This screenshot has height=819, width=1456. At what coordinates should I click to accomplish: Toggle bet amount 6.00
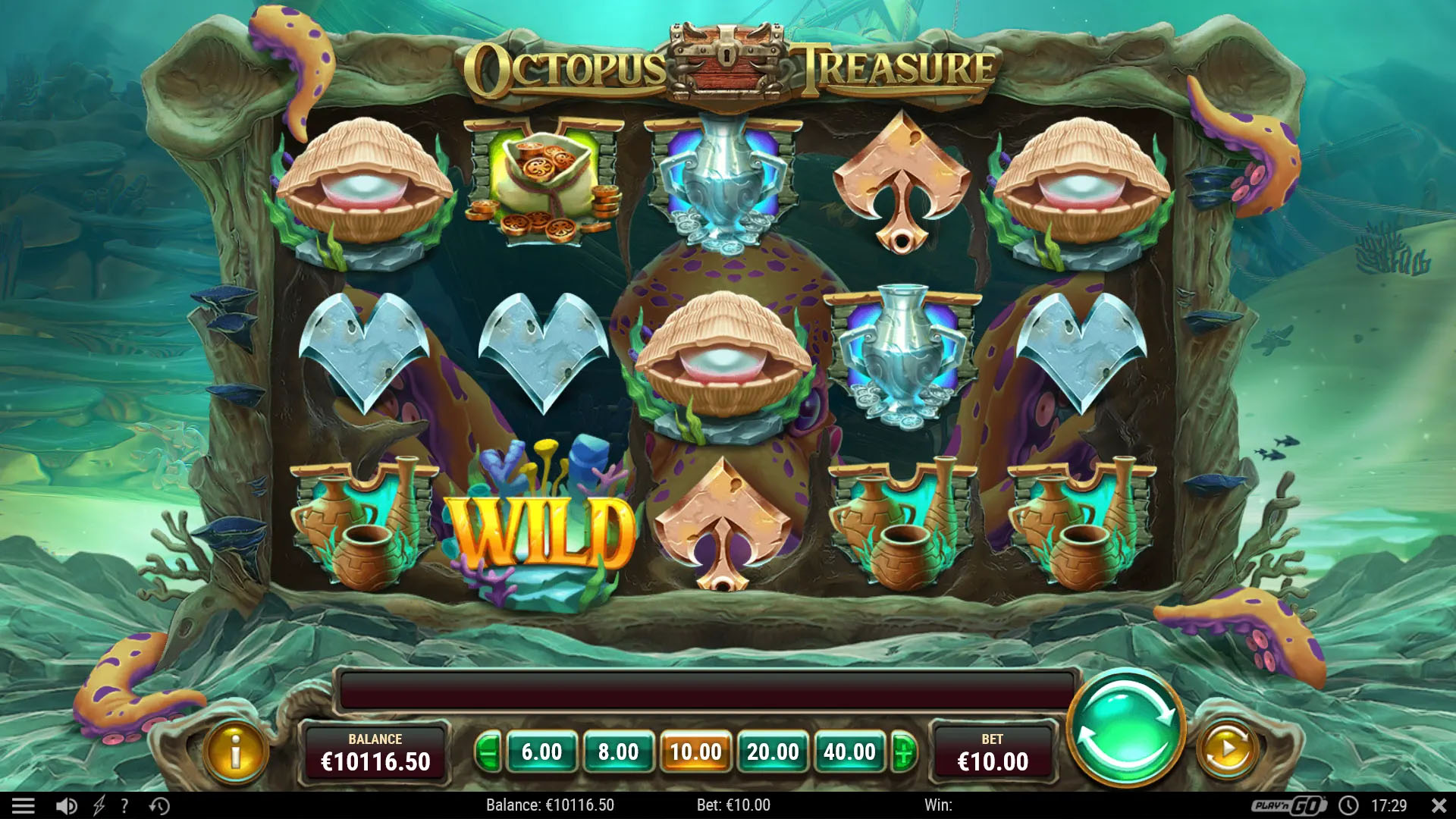(x=543, y=752)
